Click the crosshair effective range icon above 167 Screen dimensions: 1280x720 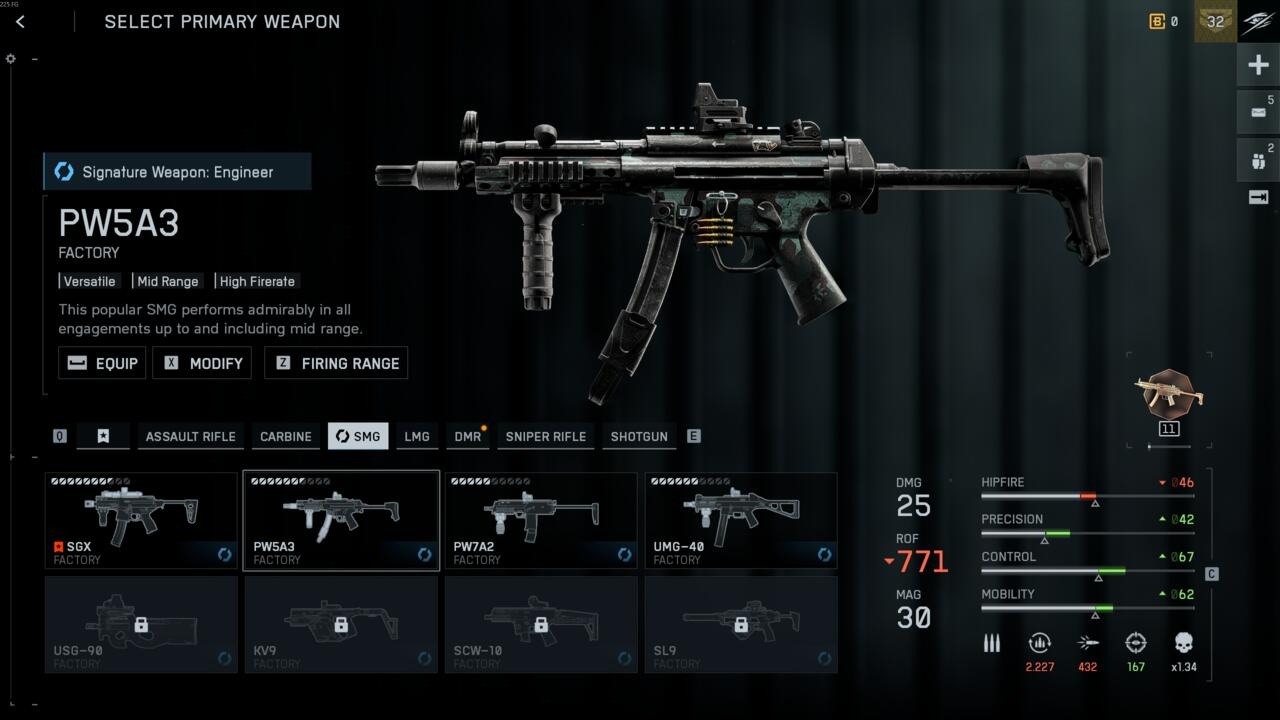pyautogui.click(x=1136, y=643)
